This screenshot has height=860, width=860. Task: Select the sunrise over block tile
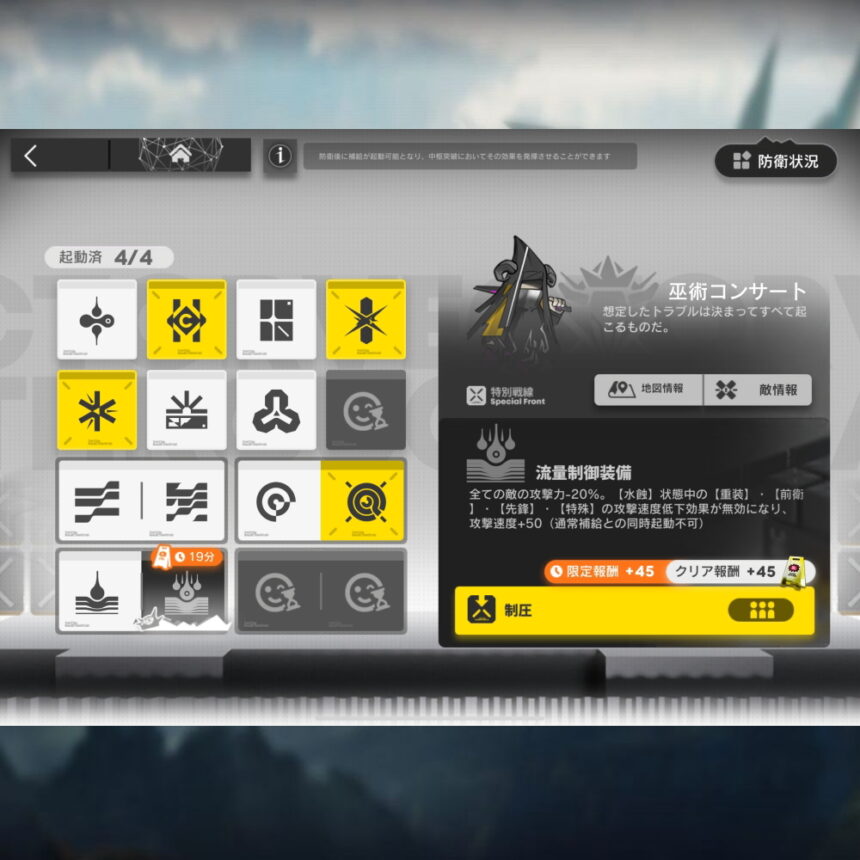[x=186, y=410]
